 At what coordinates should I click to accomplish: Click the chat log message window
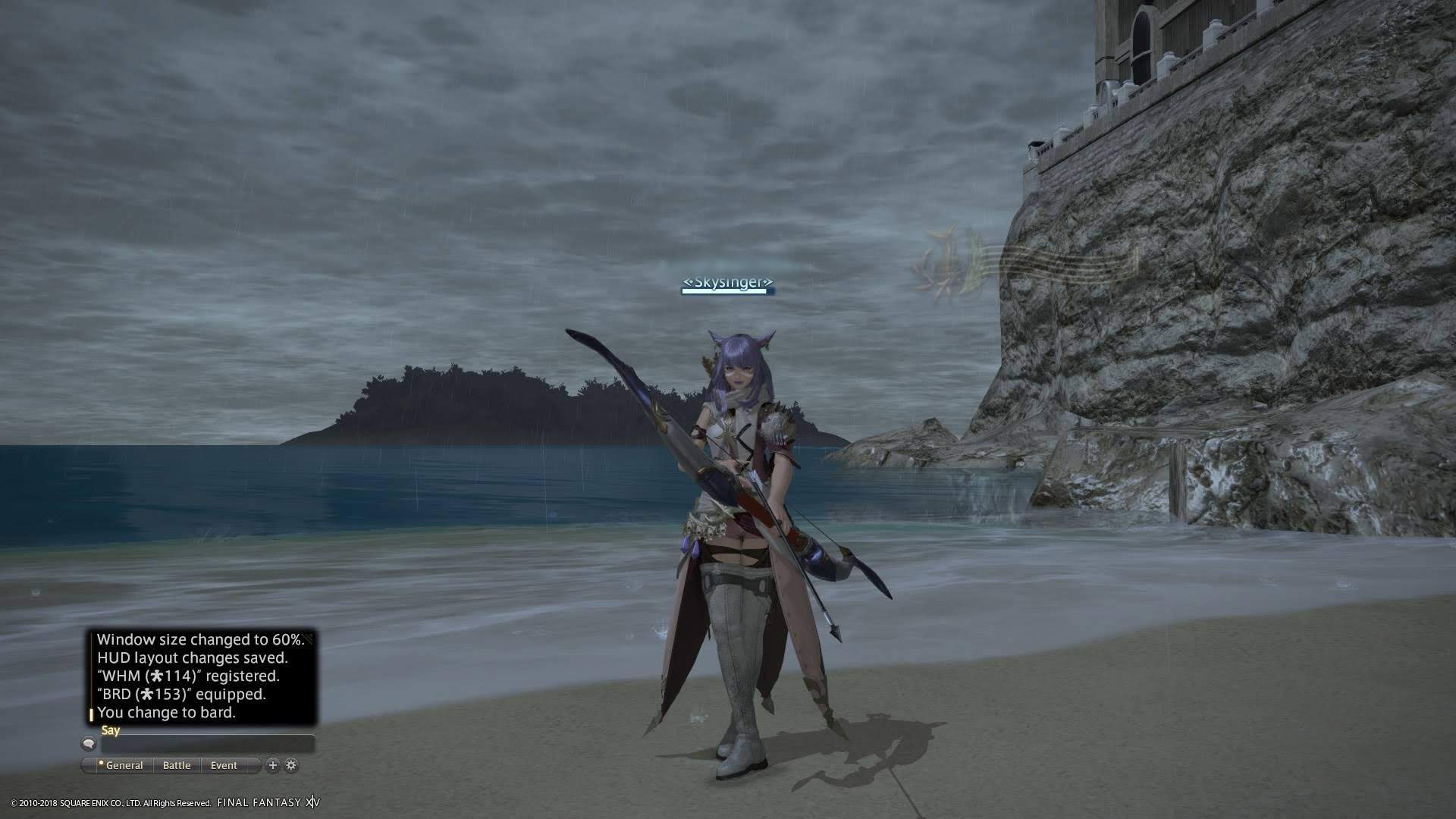202,676
